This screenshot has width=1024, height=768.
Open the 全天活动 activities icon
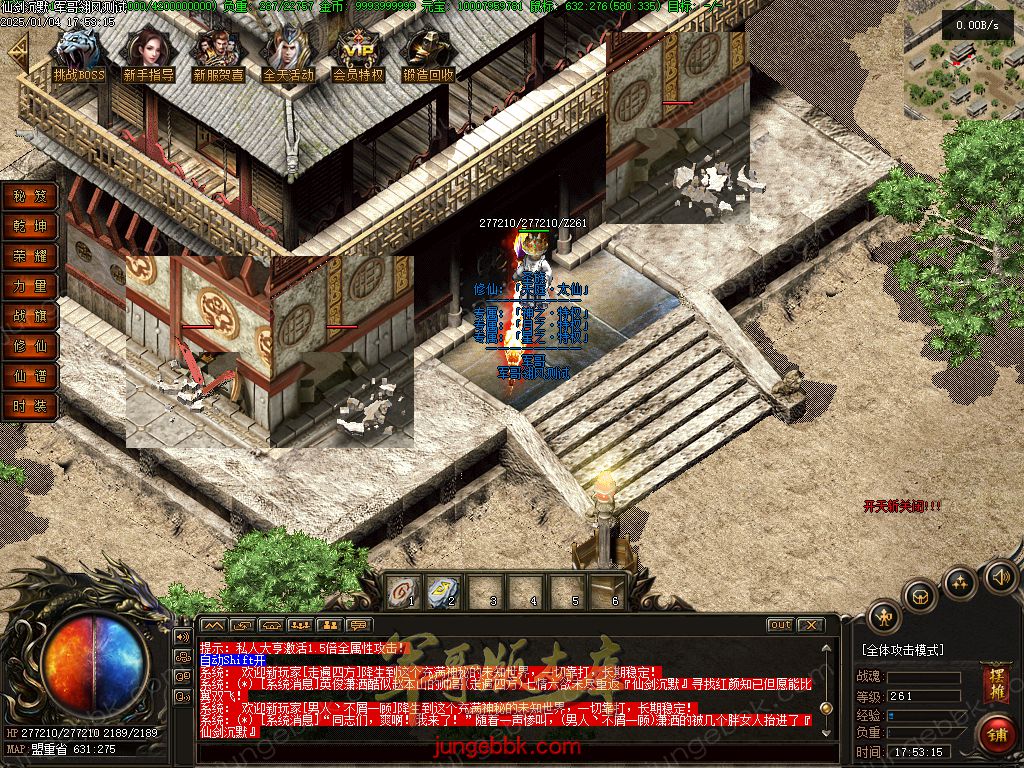(x=288, y=55)
